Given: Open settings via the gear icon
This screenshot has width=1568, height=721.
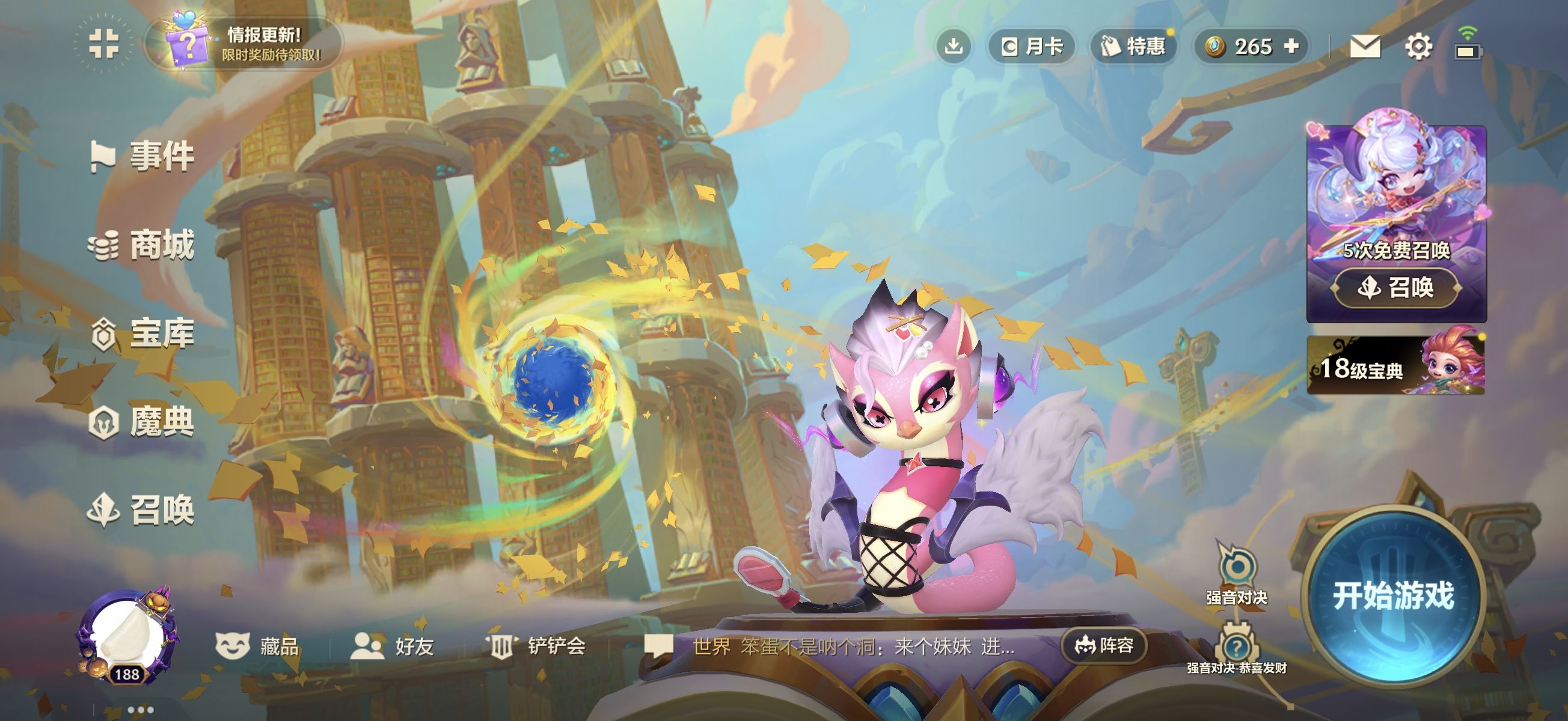Looking at the screenshot, I should (1418, 46).
